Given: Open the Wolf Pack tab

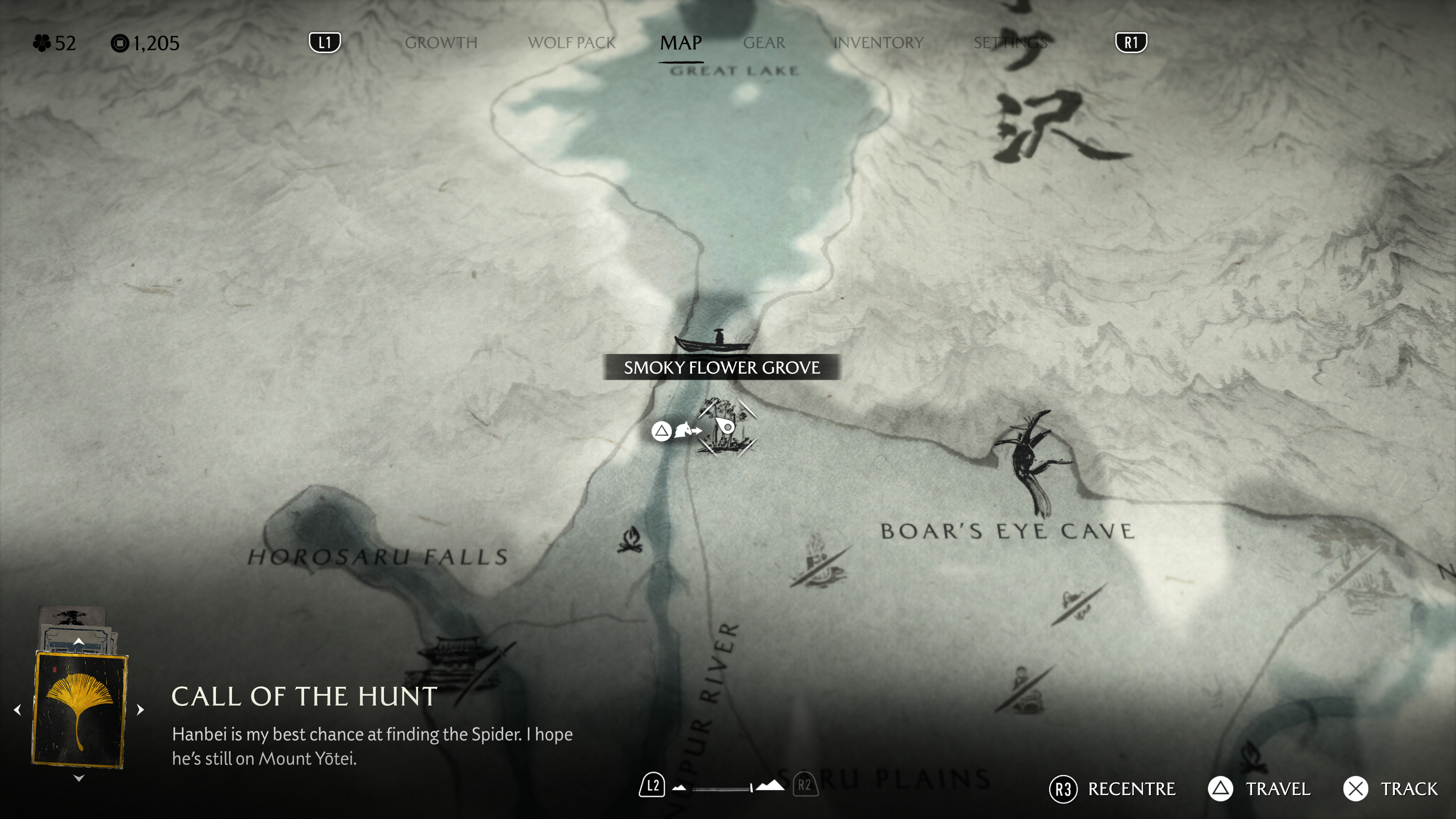Looking at the screenshot, I should coord(571,43).
